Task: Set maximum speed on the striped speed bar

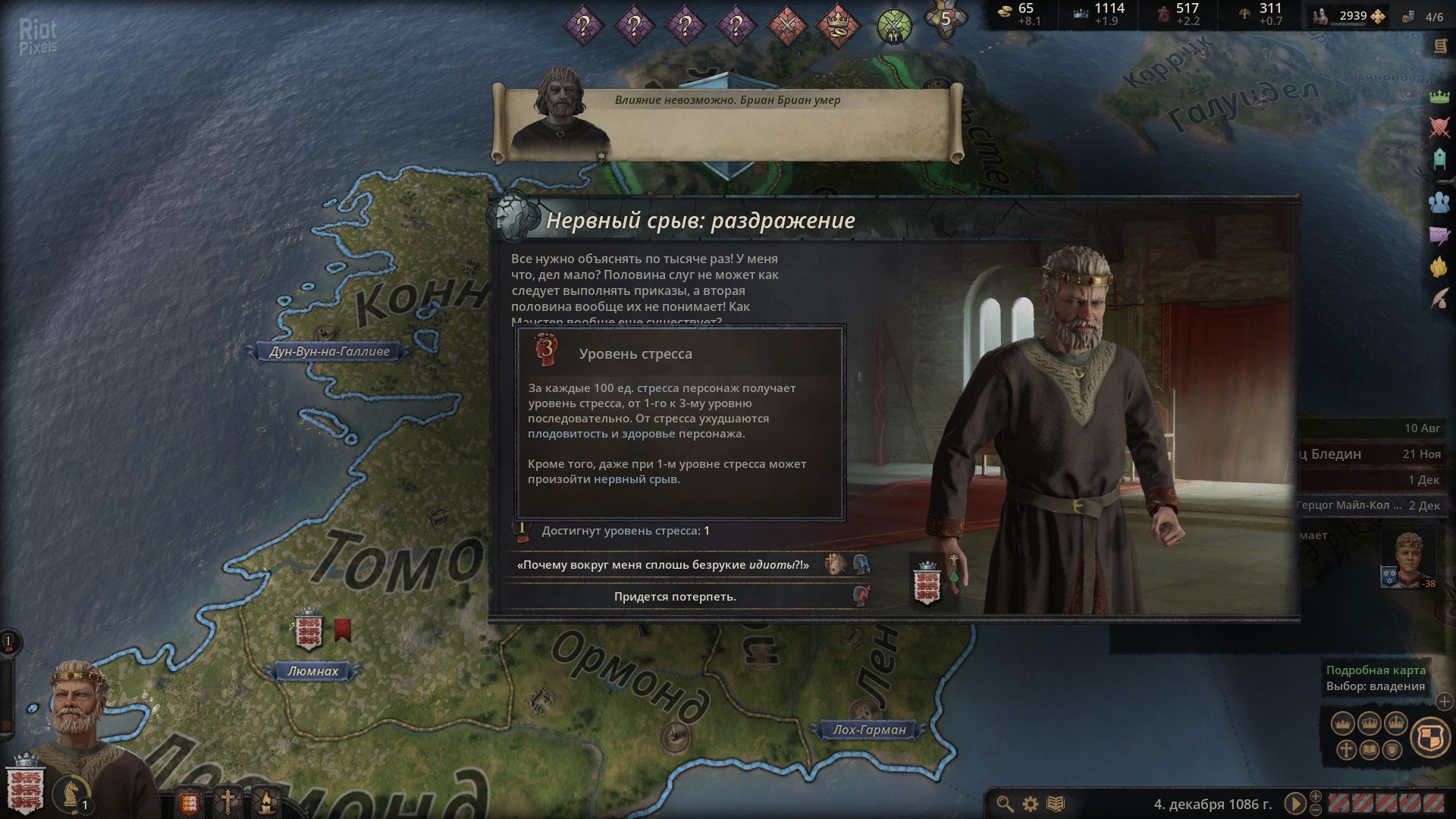Action: 1433,803
